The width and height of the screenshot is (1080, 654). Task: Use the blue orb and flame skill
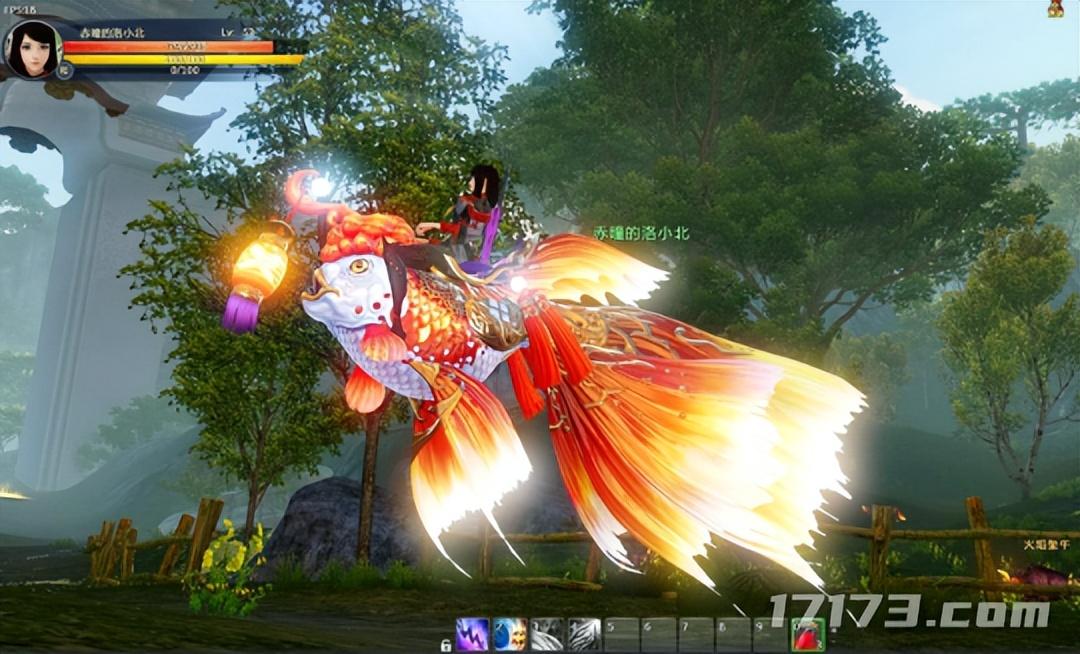pyautogui.click(x=510, y=634)
